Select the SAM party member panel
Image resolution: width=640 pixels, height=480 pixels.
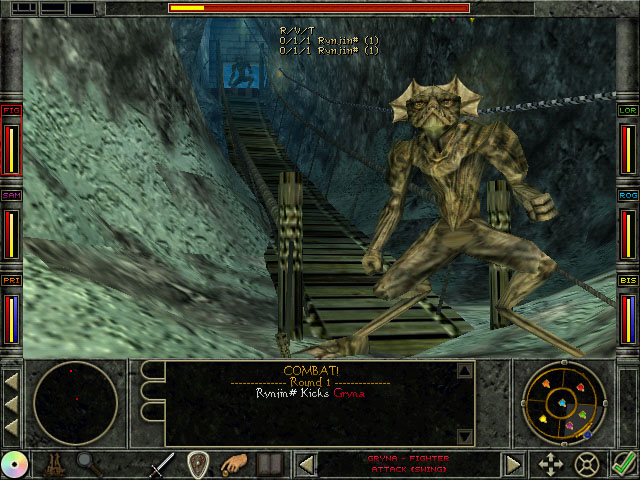coord(12,226)
